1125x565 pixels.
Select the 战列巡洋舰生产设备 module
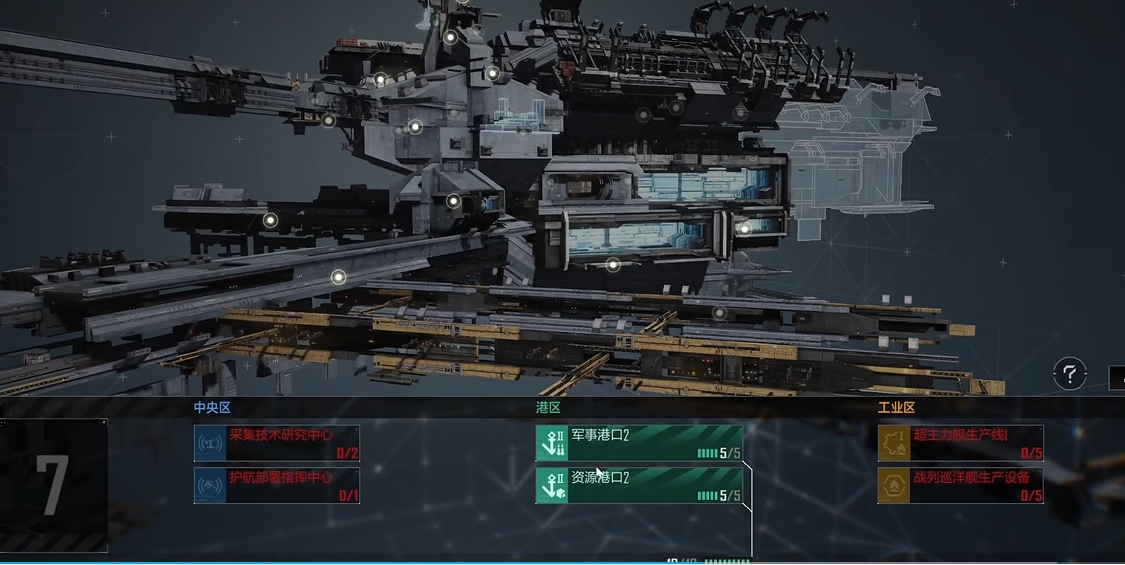pyautogui.click(x=961, y=485)
